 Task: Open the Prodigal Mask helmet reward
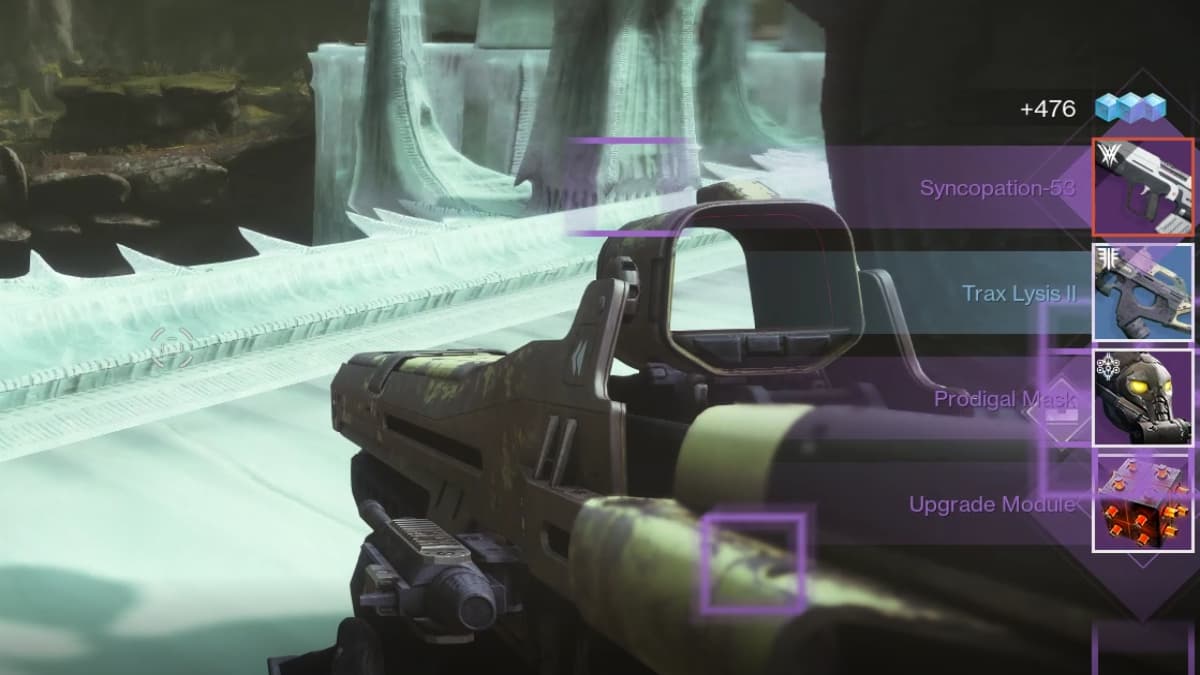(1143, 398)
